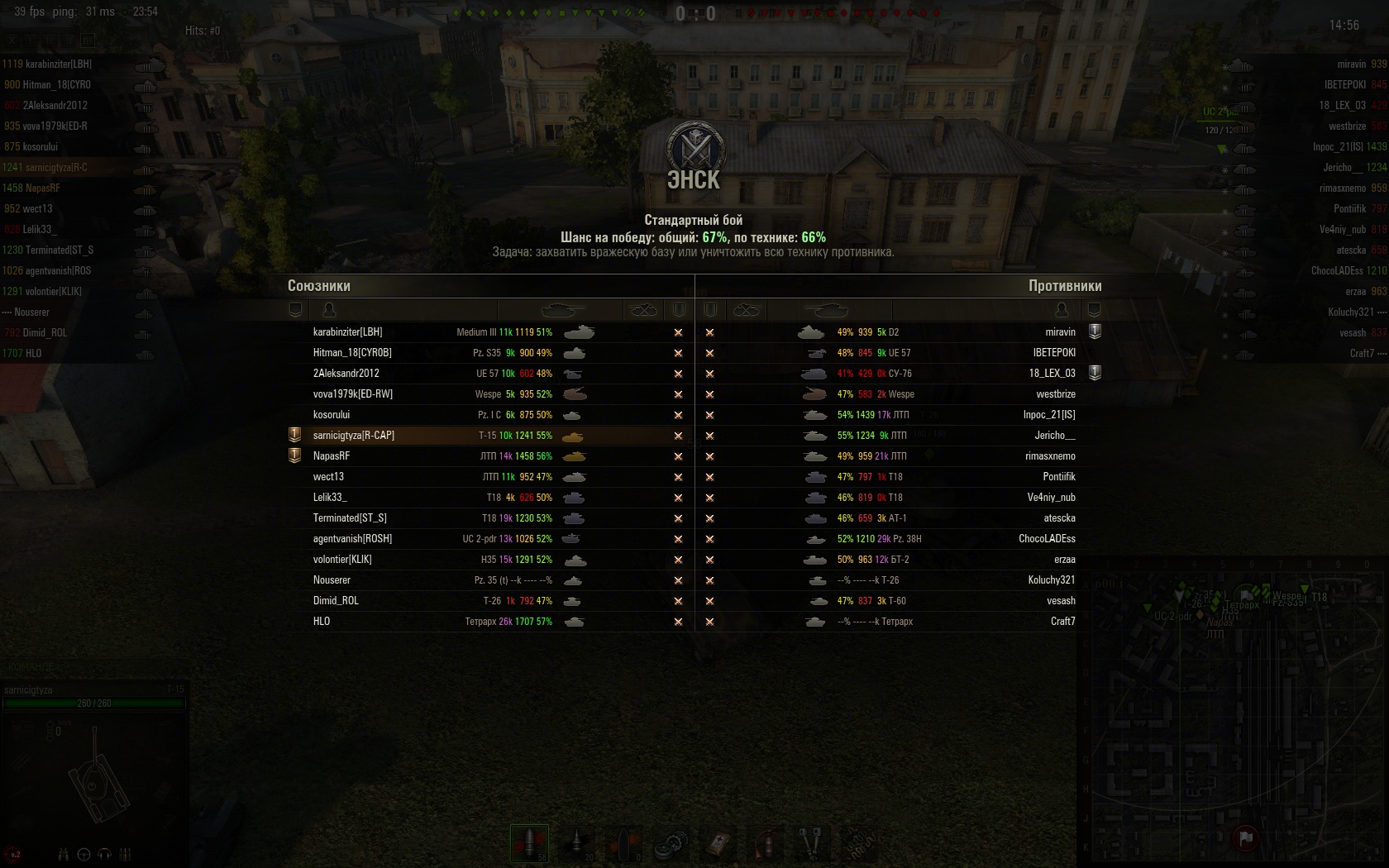Use the repair kit consumable
Image resolution: width=1389 pixels, height=868 pixels.
coord(671,844)
